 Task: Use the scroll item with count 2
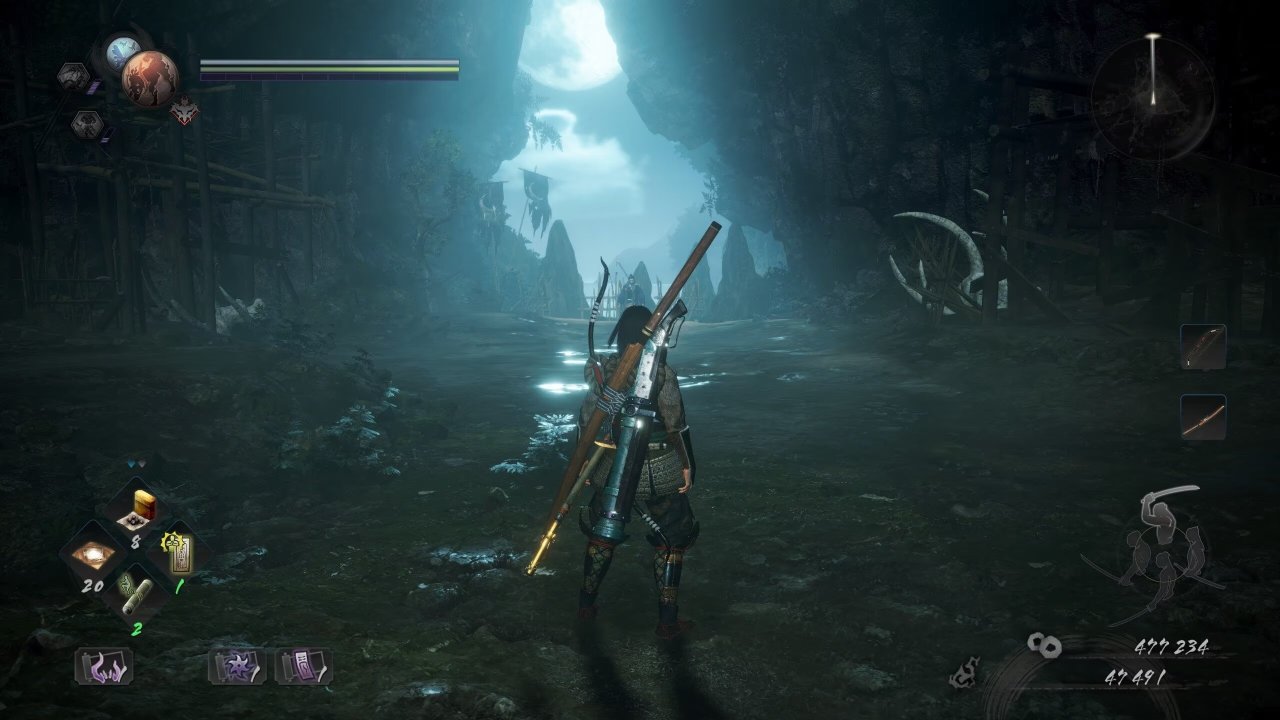point(135,597)
